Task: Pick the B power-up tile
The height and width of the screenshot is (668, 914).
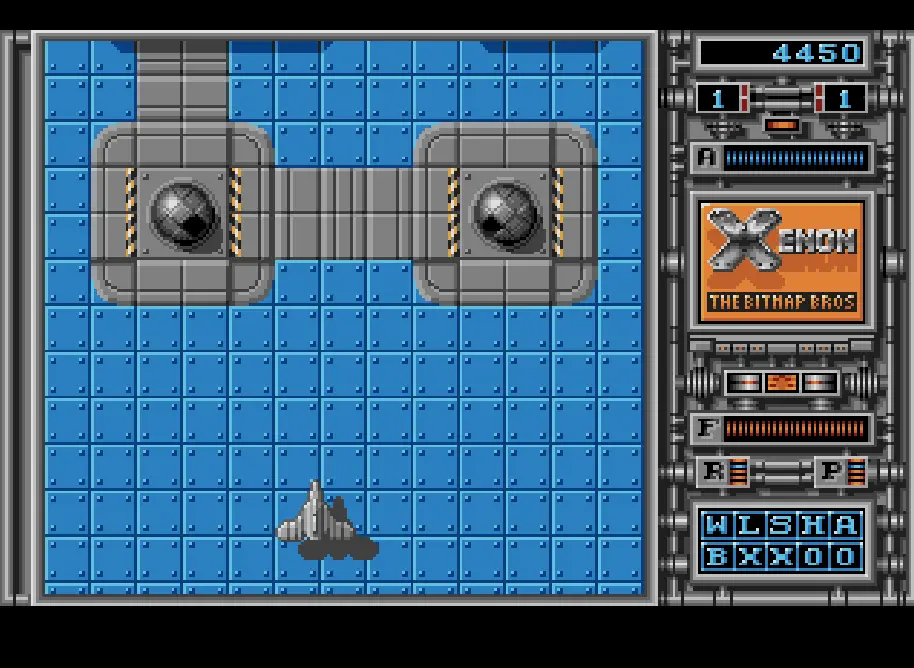Action: click(x=717, y=557)
